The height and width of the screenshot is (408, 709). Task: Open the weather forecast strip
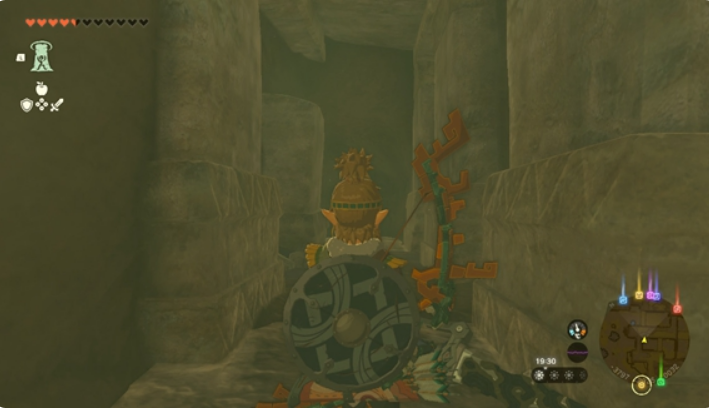[560, 375]
